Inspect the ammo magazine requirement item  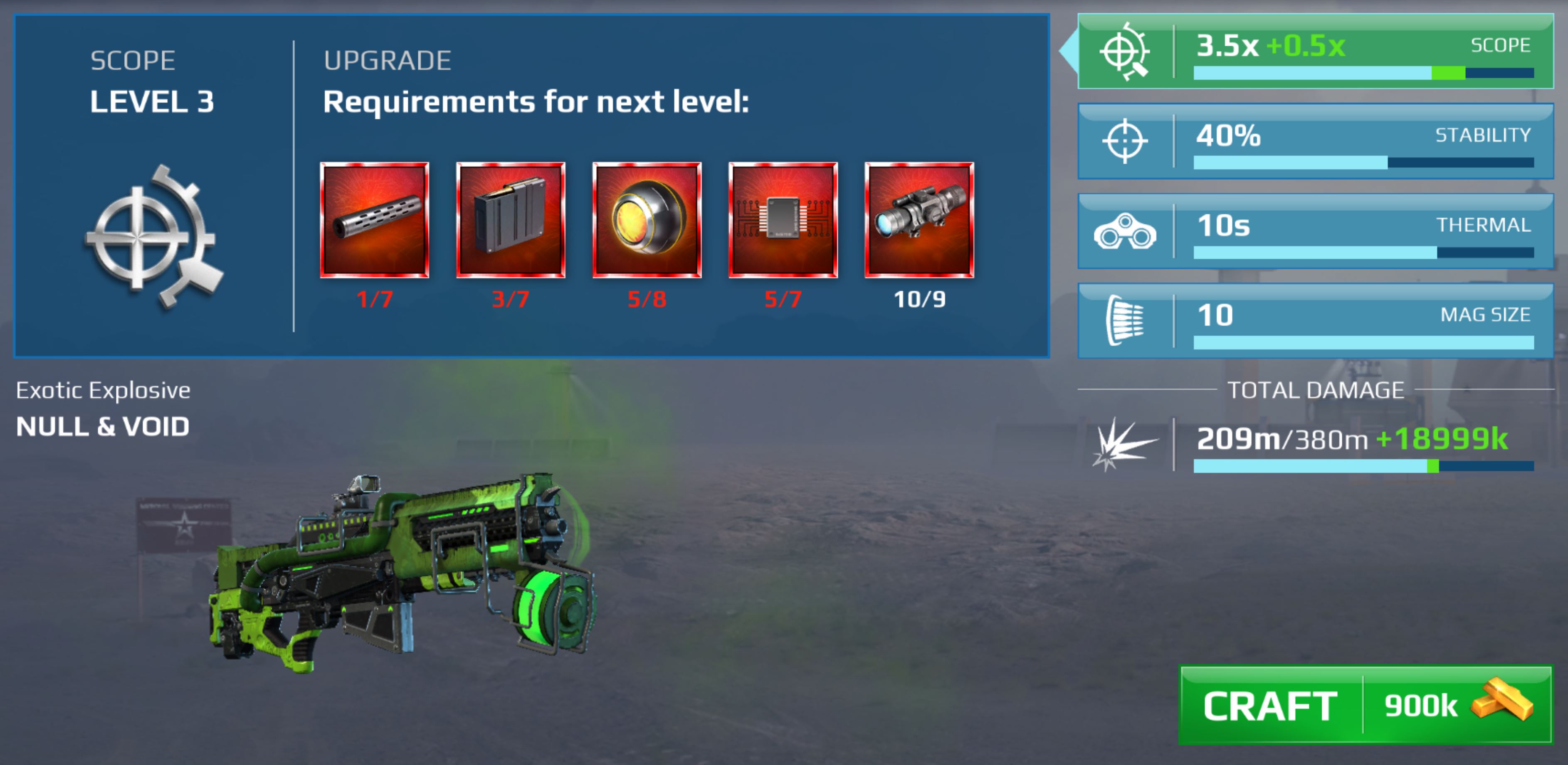click(511, 220)
